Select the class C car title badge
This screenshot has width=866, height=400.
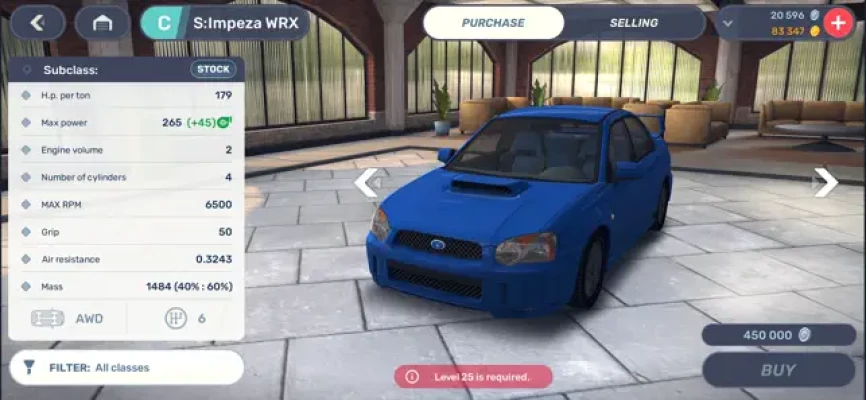(x=164, y=22)
